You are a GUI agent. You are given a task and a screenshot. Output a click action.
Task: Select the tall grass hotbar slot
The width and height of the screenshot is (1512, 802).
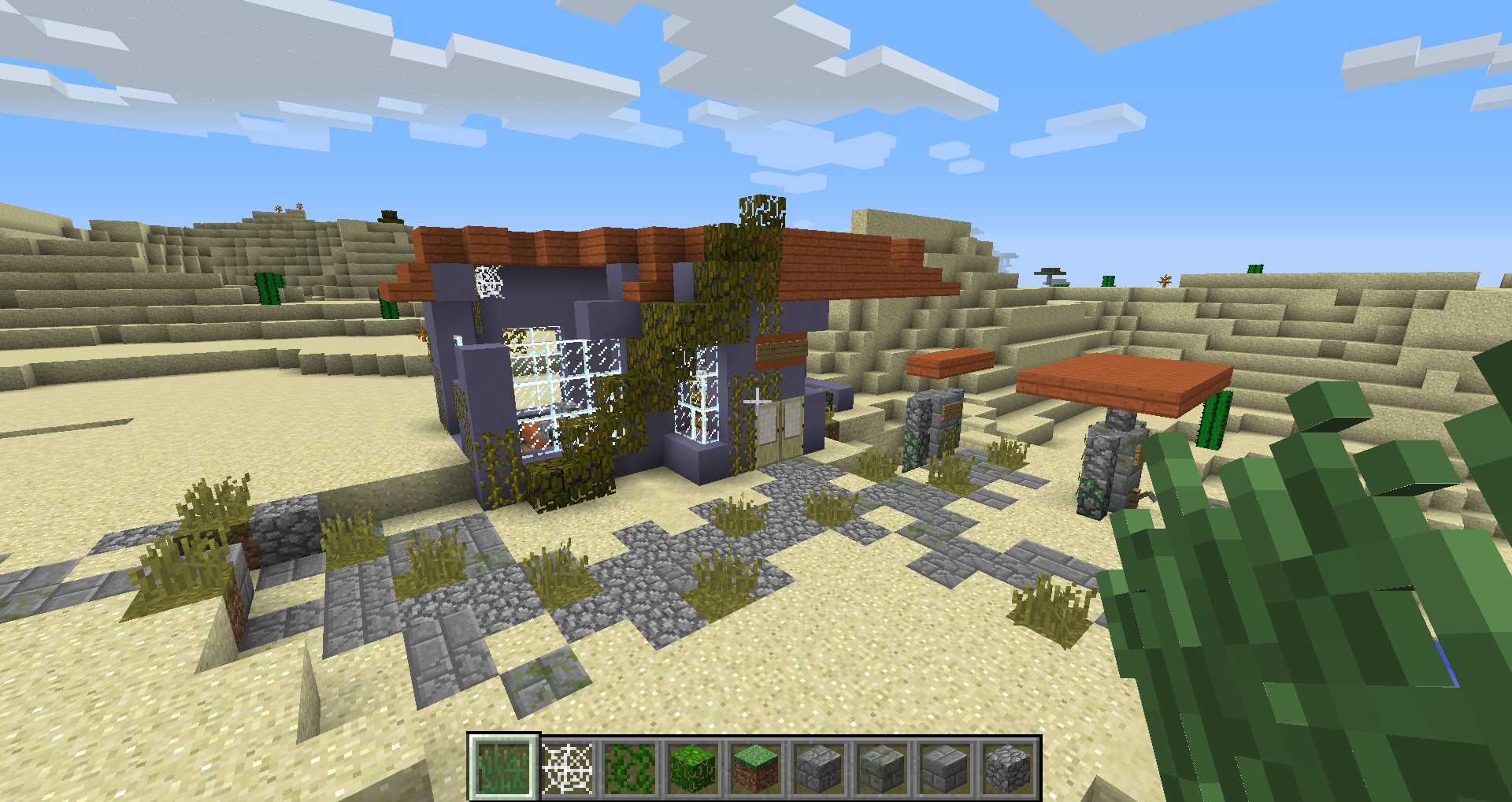(504, 768)
